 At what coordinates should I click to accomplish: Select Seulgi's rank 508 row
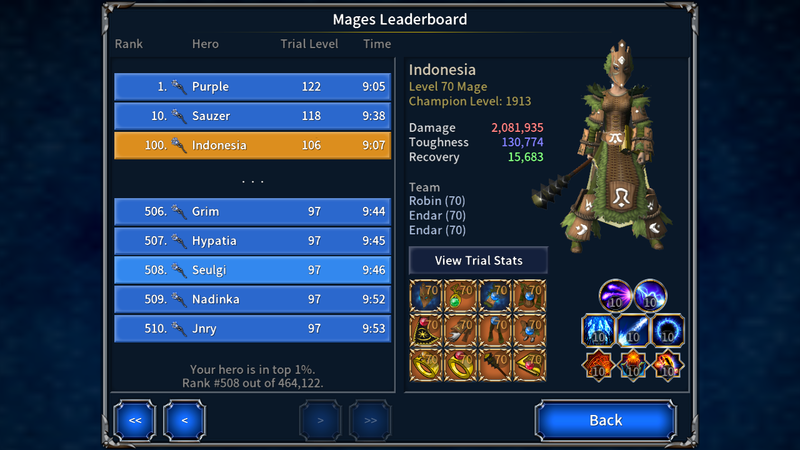(x=252, y=270)
